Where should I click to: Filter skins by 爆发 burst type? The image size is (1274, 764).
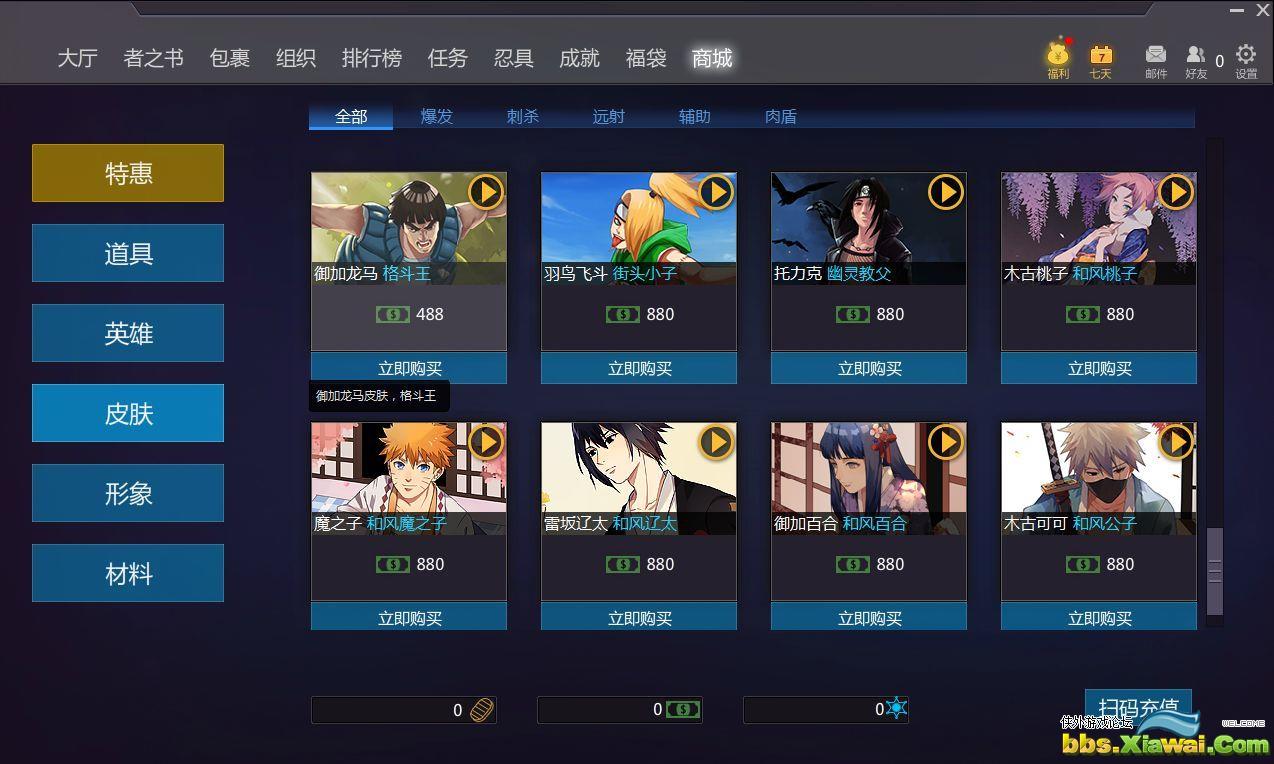(x=436, y=117)
